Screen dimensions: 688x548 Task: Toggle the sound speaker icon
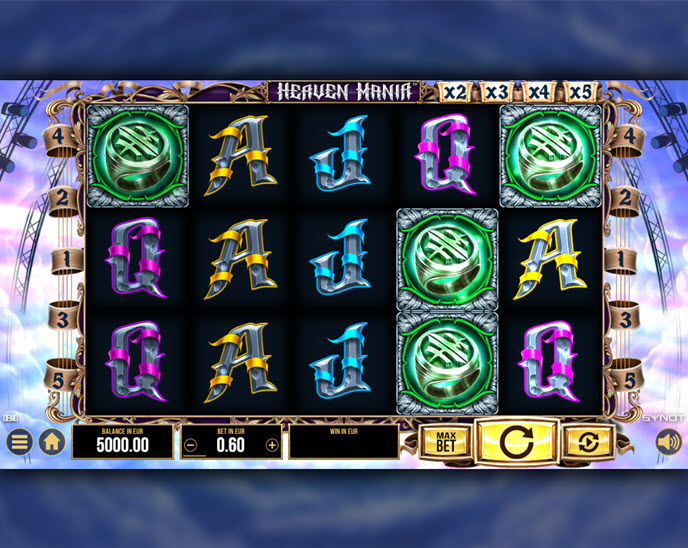(667, 441)
